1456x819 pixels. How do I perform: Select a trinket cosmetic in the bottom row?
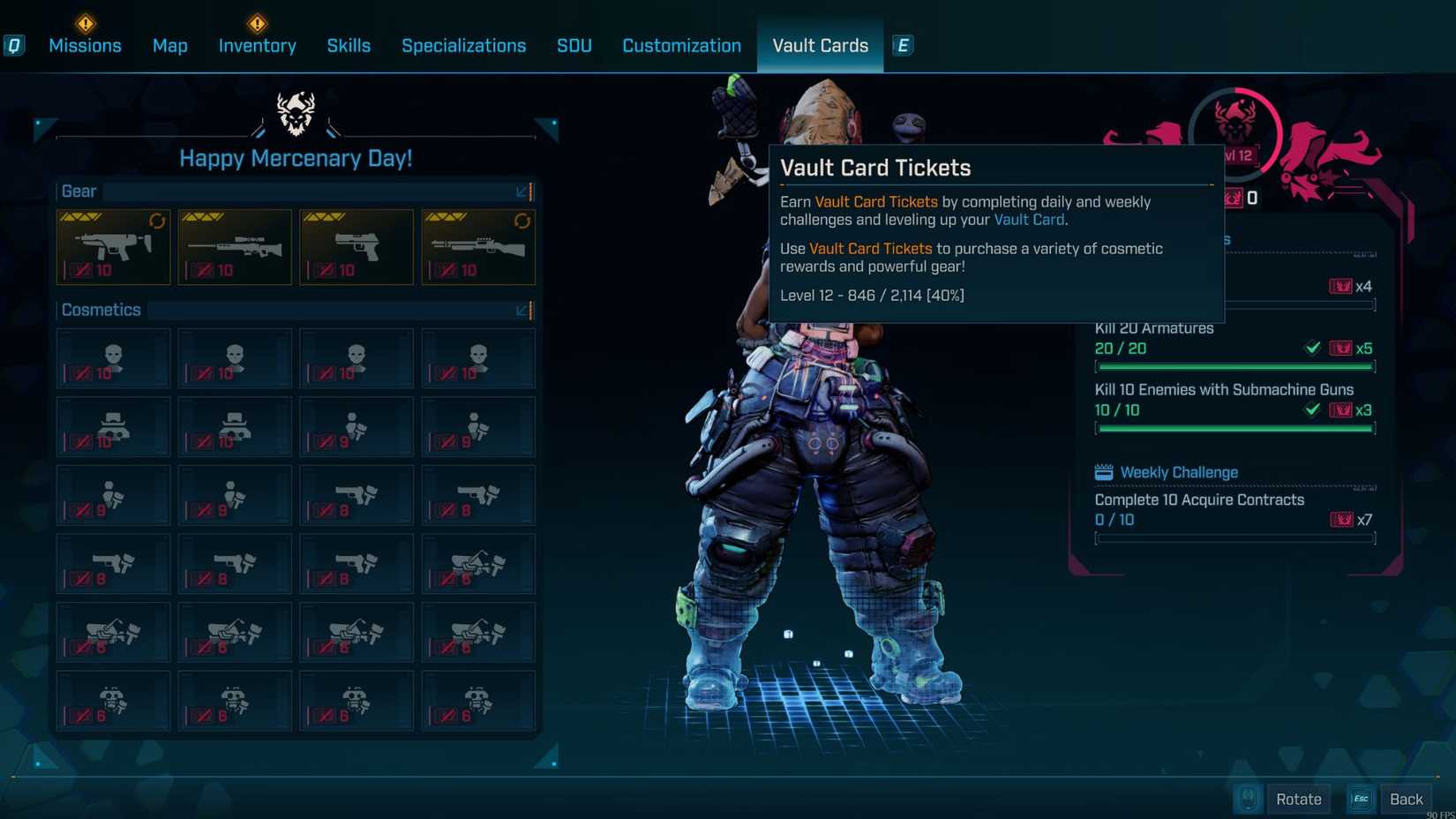113,700
